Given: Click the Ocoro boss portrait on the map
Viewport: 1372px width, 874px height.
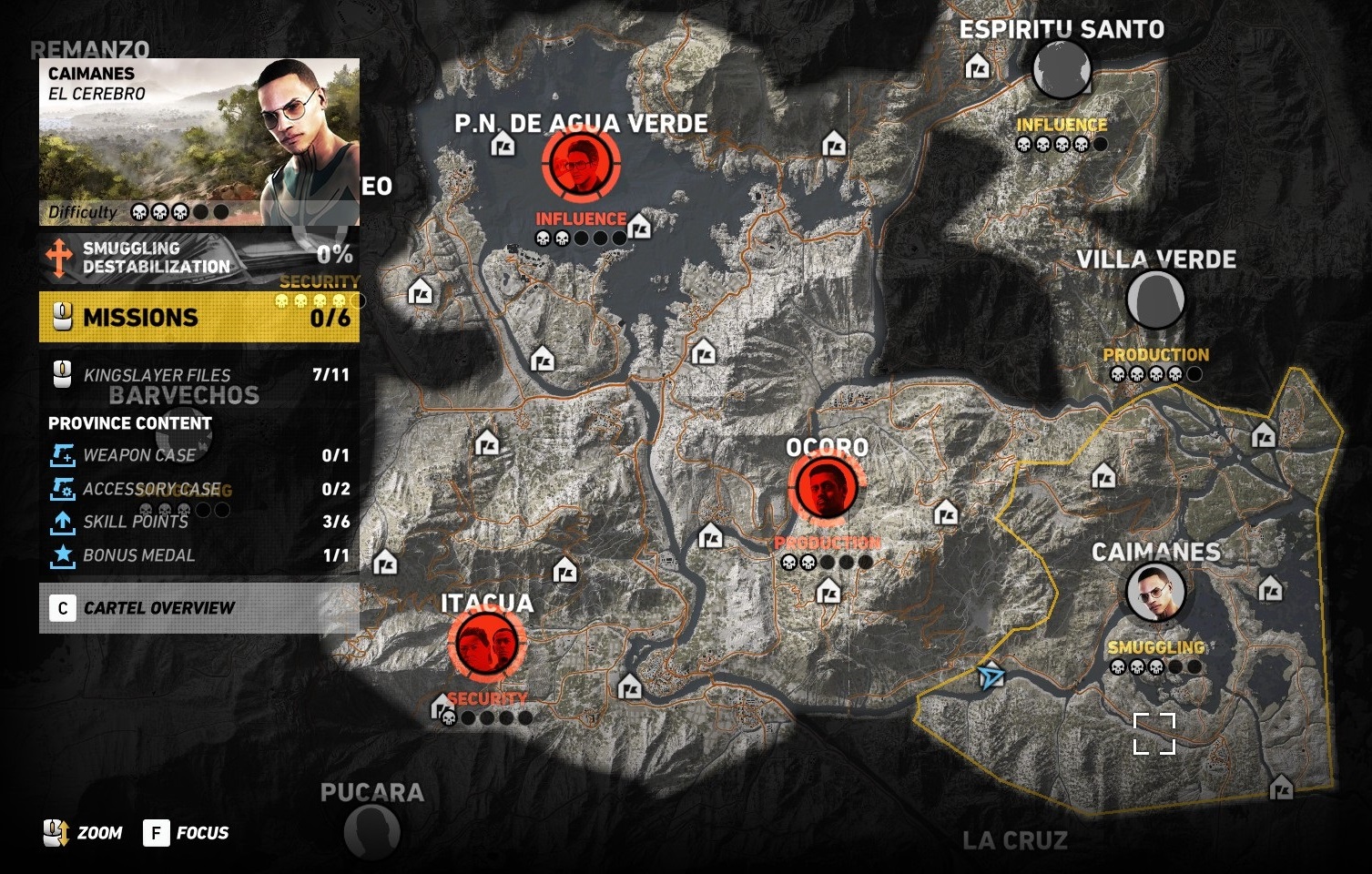Looking at the screenshot, I should [x=824, y=488].
